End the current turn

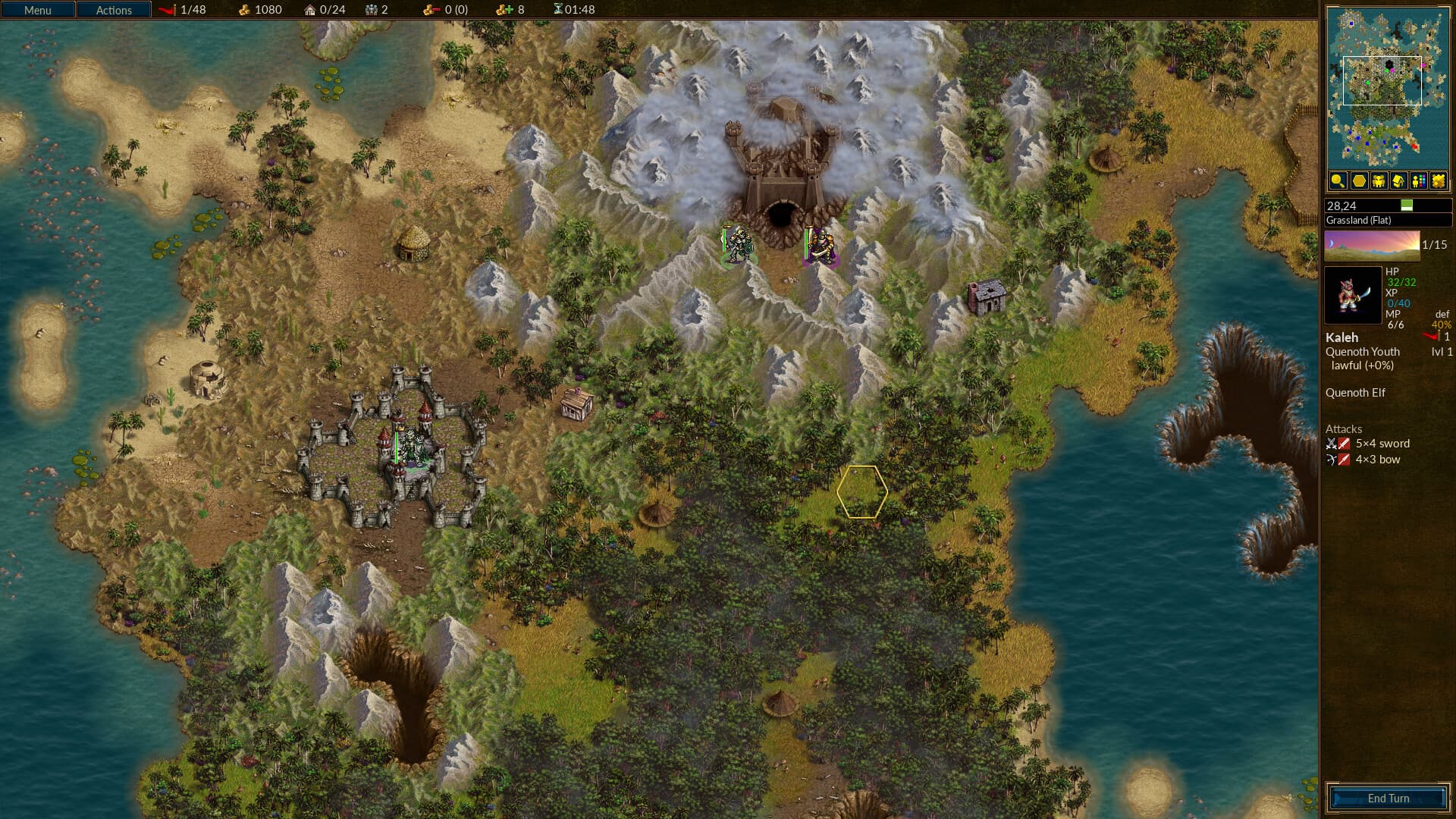[x=1388, y=798]
